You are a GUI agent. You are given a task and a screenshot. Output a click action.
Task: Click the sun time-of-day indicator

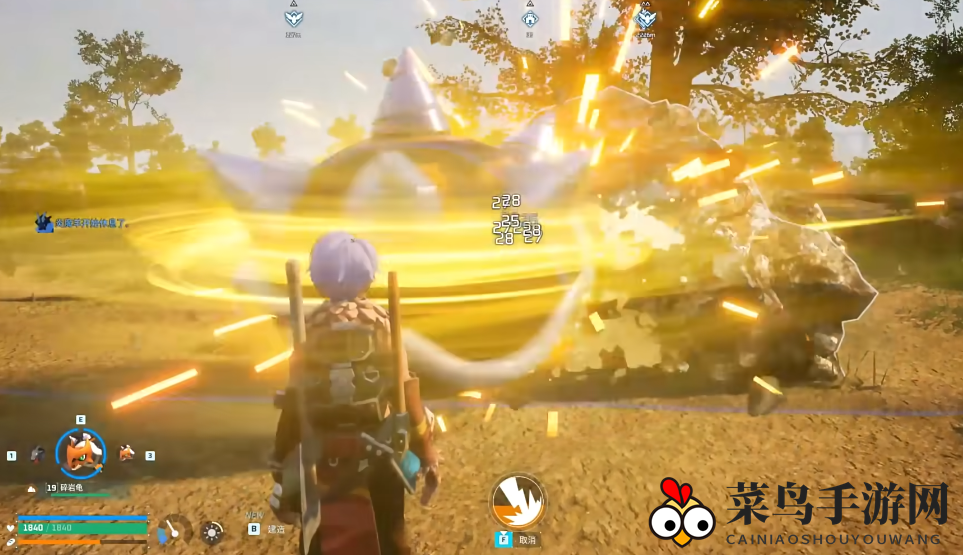tap(212, 532)
